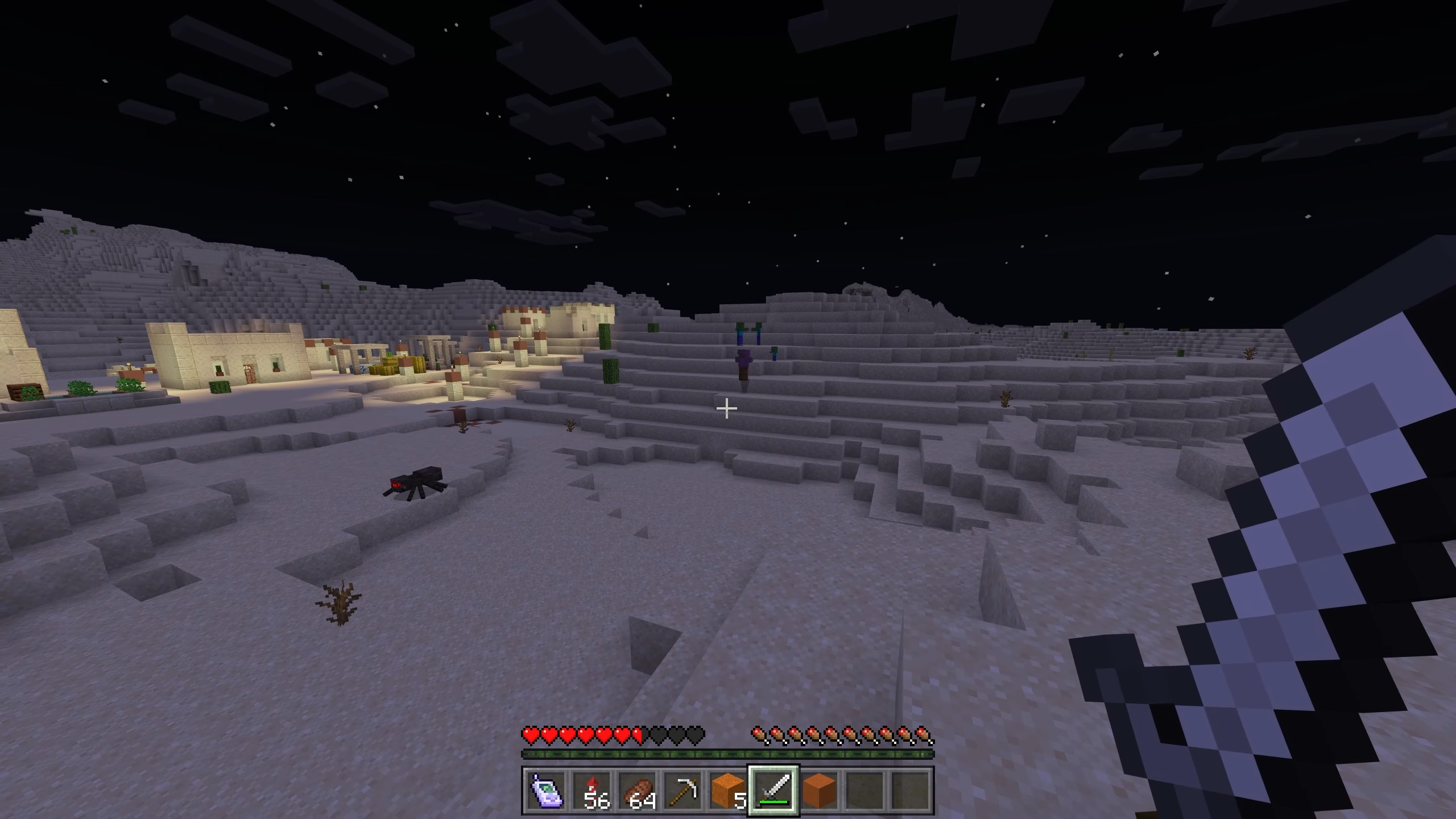The width and height of the screenshot is (1456, 819).
Task: Choose the cooked steak stack of 64
Action: click(637, 791)
